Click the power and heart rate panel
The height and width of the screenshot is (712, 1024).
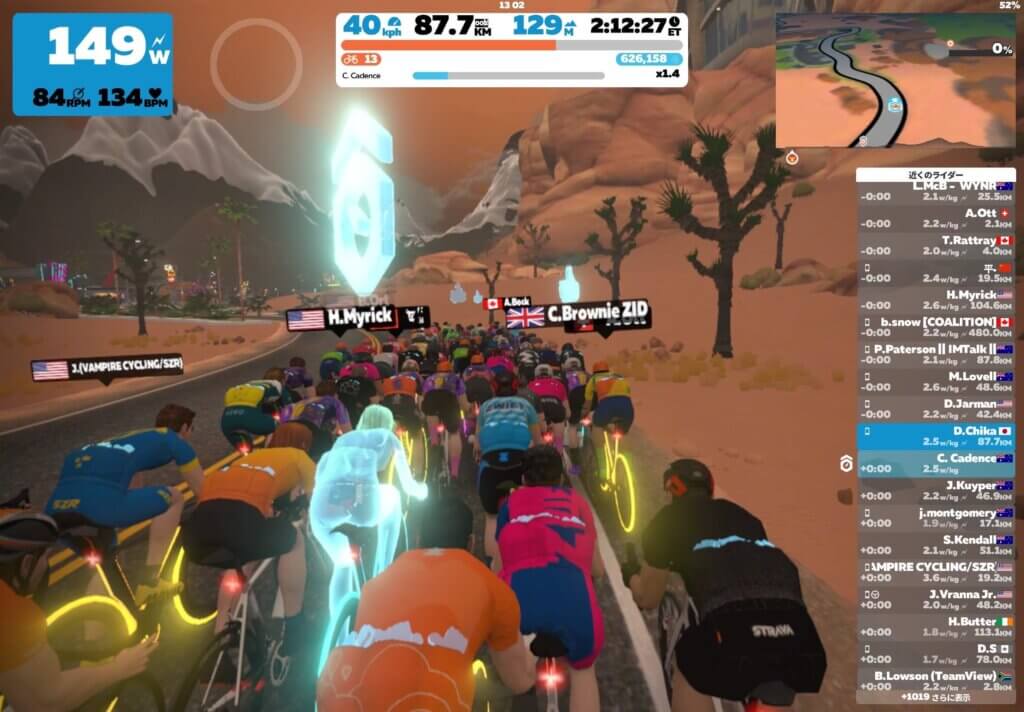(92, 64)
